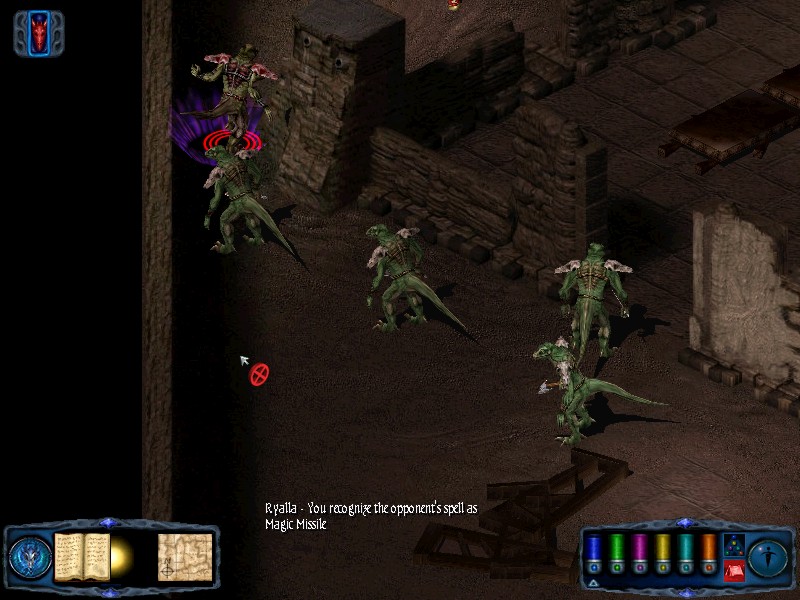Click the red tent camp button
Screen dimensions: 800x600
point(732,571)
